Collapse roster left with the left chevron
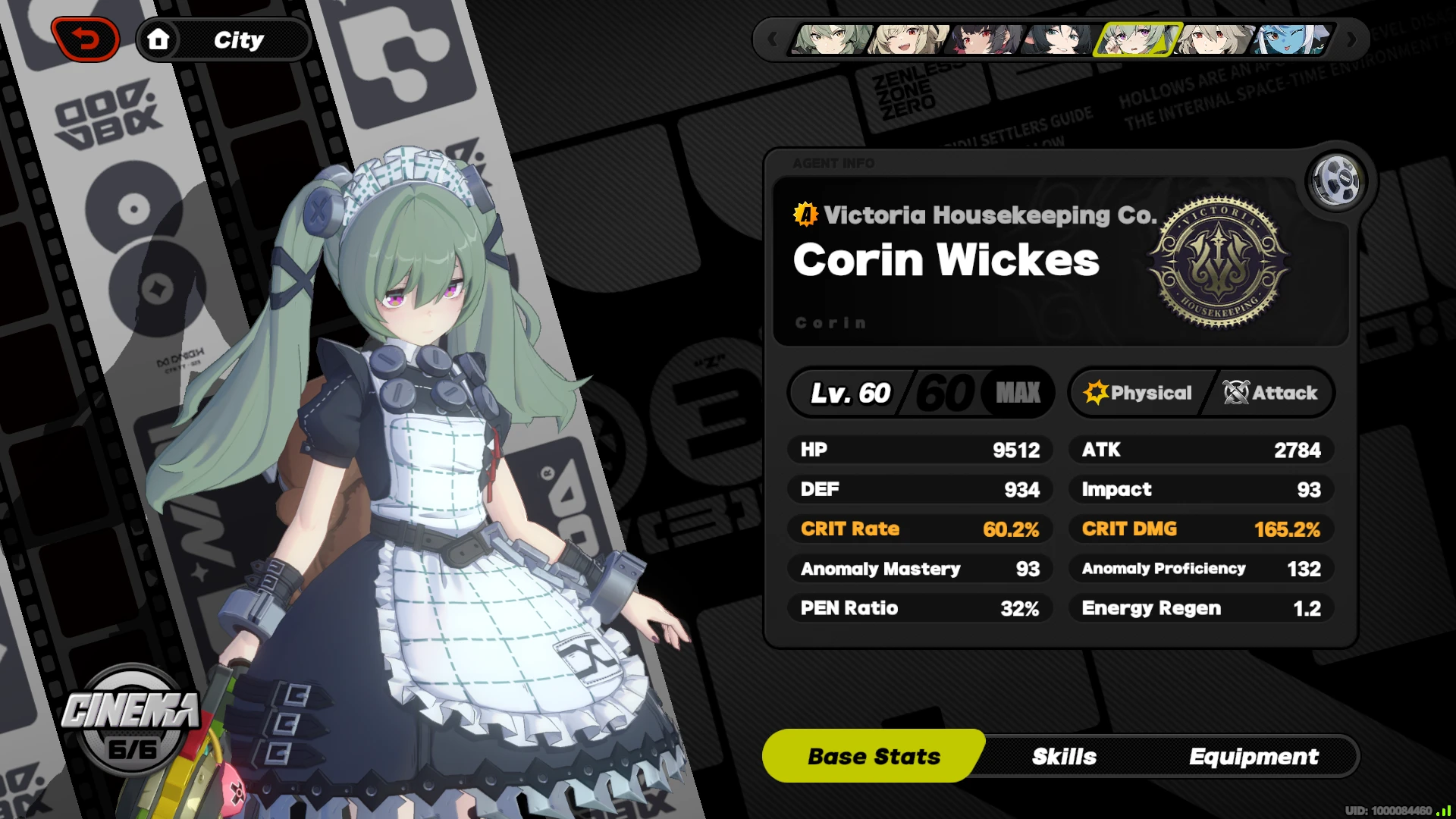The width and height of the screenshot is (1456, 819). [x=773, y=39]
